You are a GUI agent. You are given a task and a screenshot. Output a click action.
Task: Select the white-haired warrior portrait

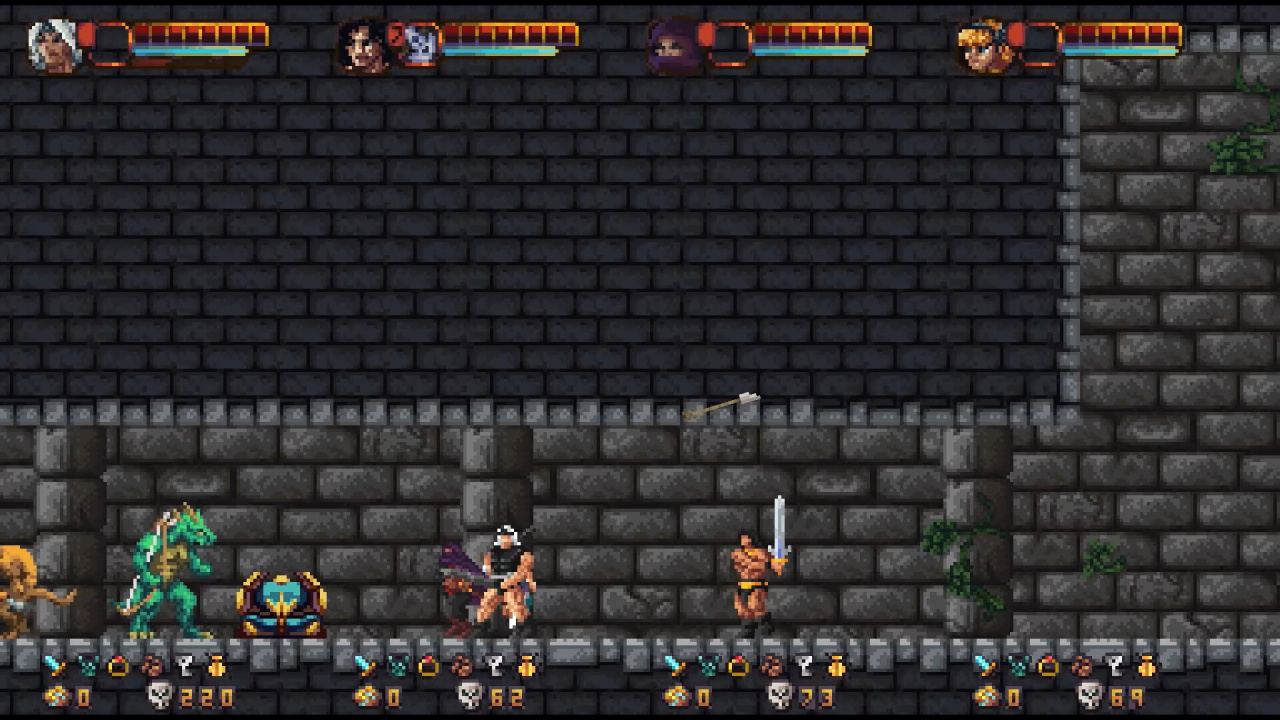coord(53,46)
